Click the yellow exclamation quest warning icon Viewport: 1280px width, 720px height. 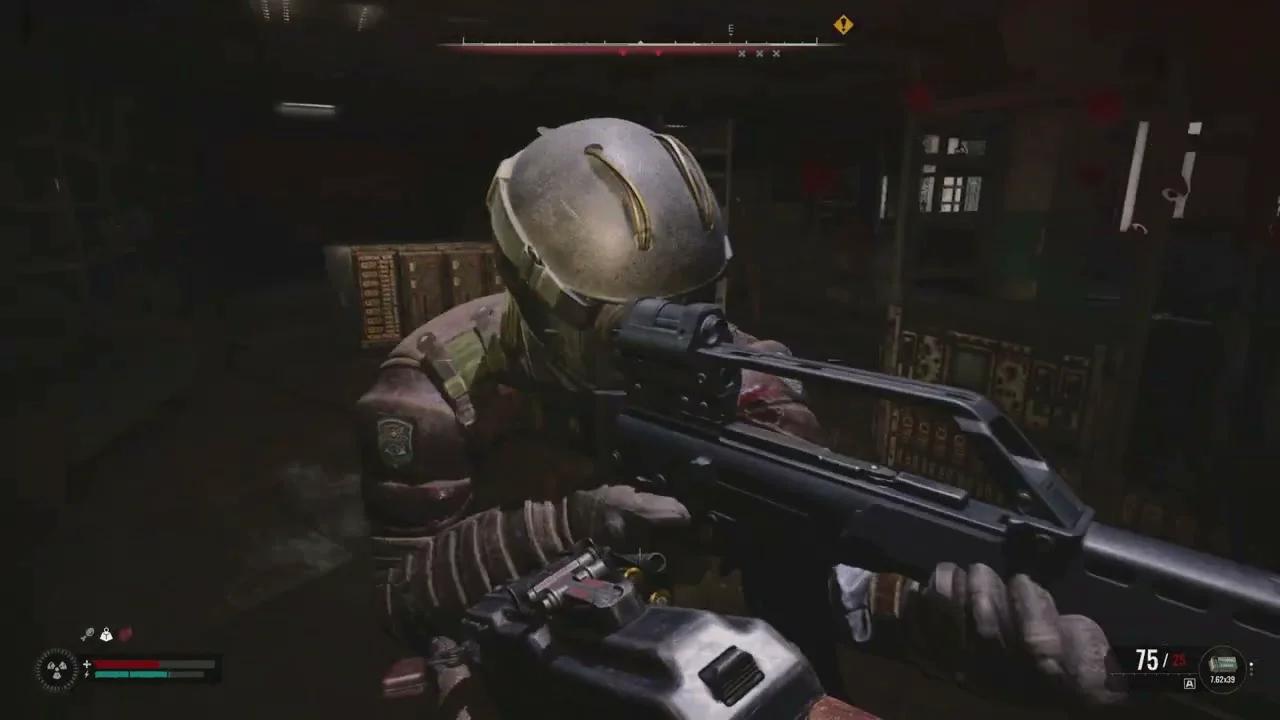coord(843,25)
